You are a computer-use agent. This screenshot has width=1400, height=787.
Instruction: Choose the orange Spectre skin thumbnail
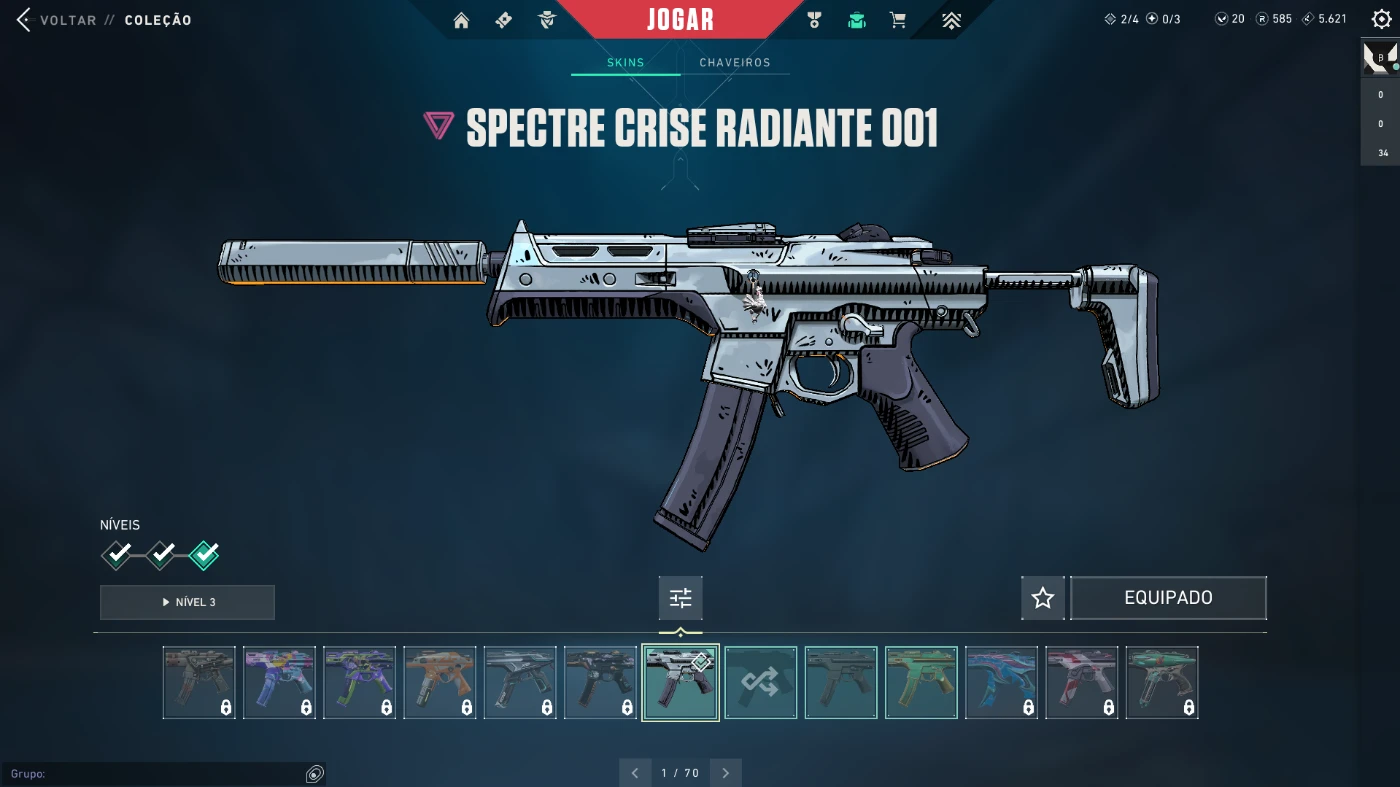click(x=440, y=683)
